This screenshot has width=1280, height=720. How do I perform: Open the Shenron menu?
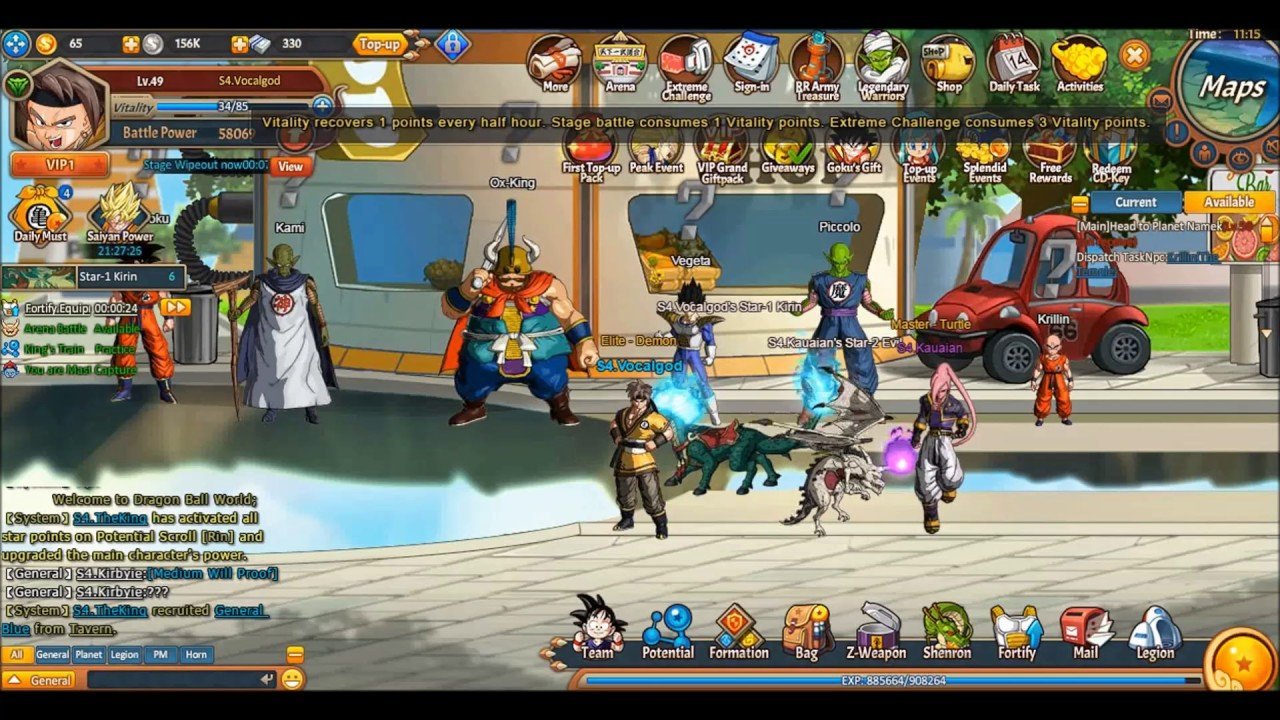pyautogui.click(x=946, y=632)
